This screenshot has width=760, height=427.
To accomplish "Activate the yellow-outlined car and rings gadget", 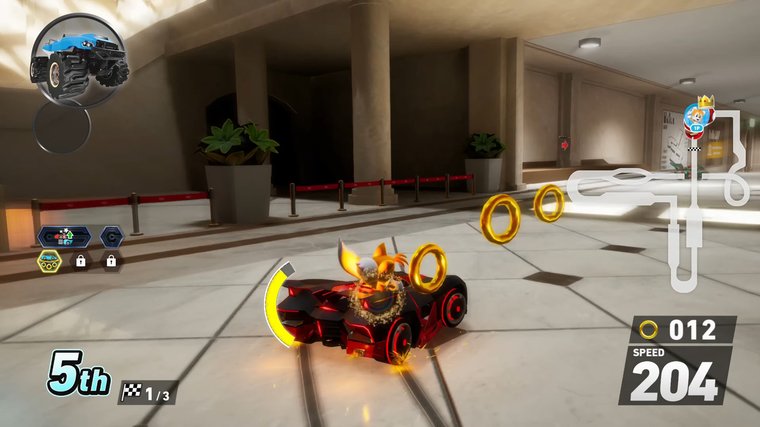I will 50,261.
